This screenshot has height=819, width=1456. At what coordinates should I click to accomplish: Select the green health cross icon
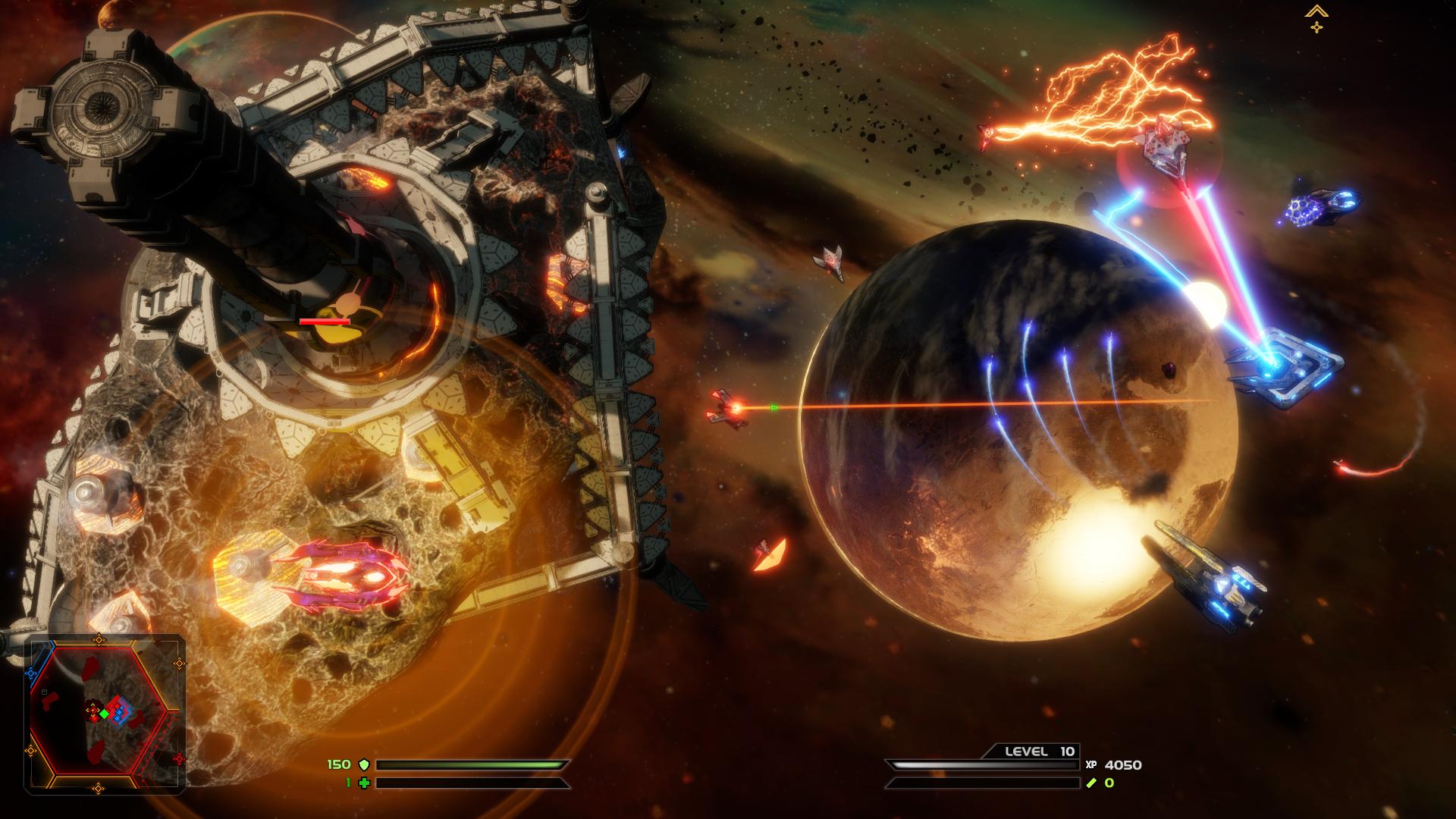(x=364, y=783)
